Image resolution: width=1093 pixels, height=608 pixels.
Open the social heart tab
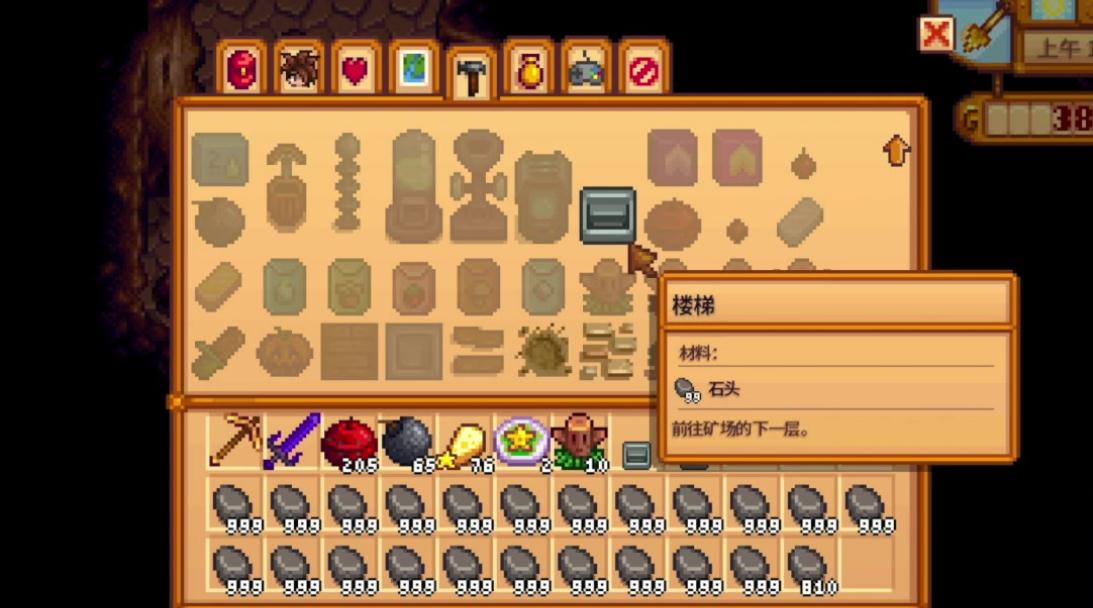coord(356,71)
